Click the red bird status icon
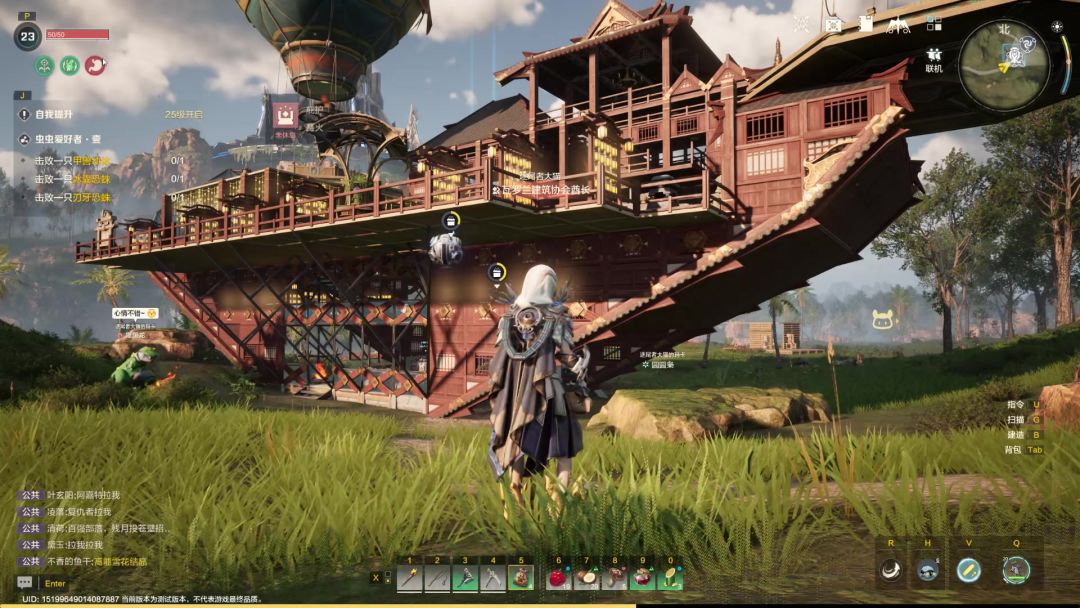Screen dimensions: 1080x608 pos(95,65)
